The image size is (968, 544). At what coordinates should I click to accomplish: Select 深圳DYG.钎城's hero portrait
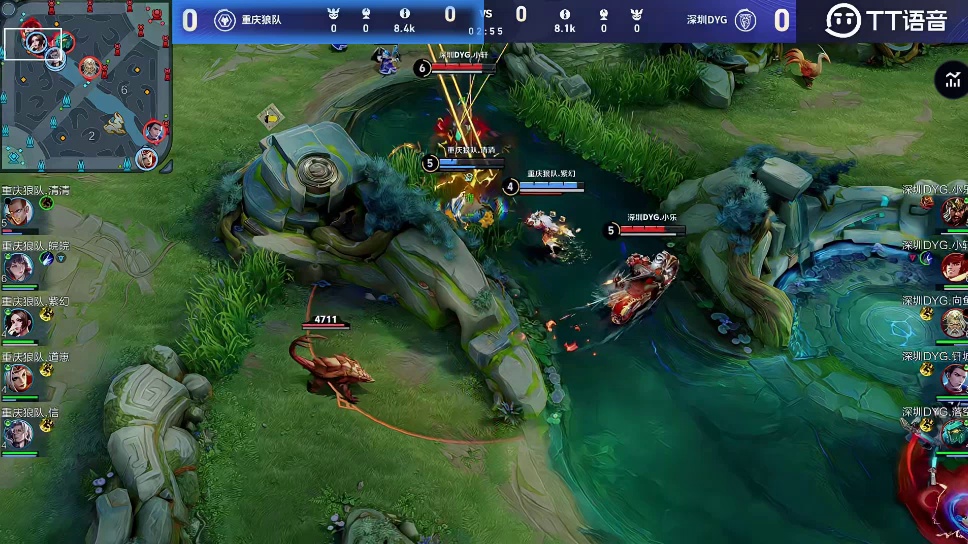click(953, 378)
